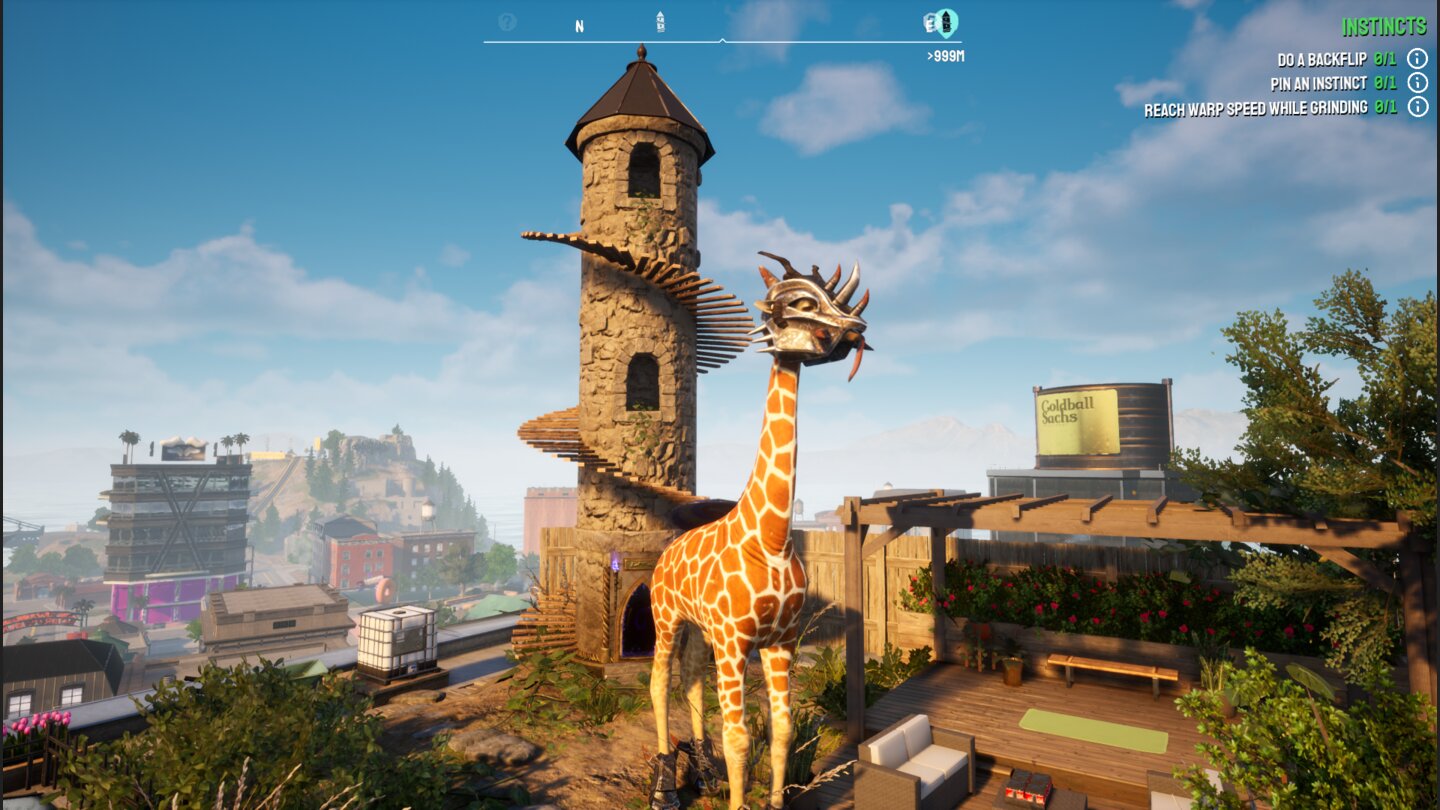
Task: Click the question mark icon on the compass bar
Action: click(x=507, y=21)
